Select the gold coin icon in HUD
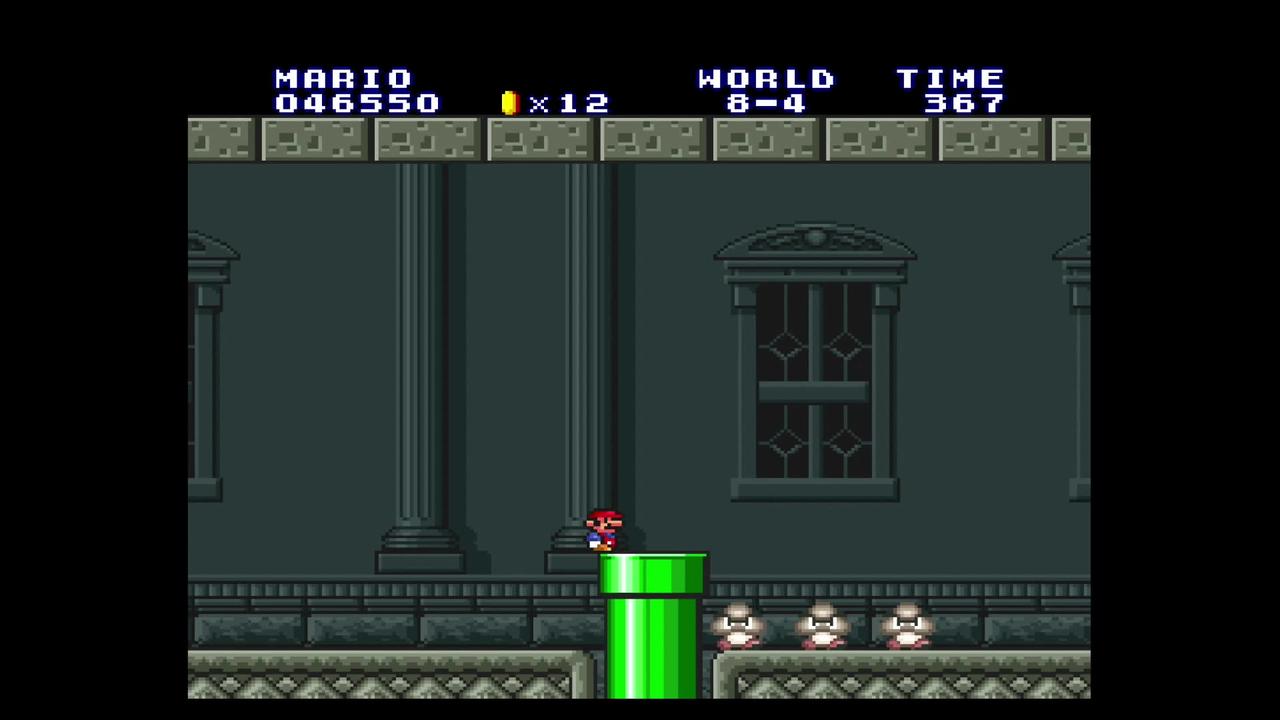Screen dimensions: 1280x720 (x=510, y=101)
